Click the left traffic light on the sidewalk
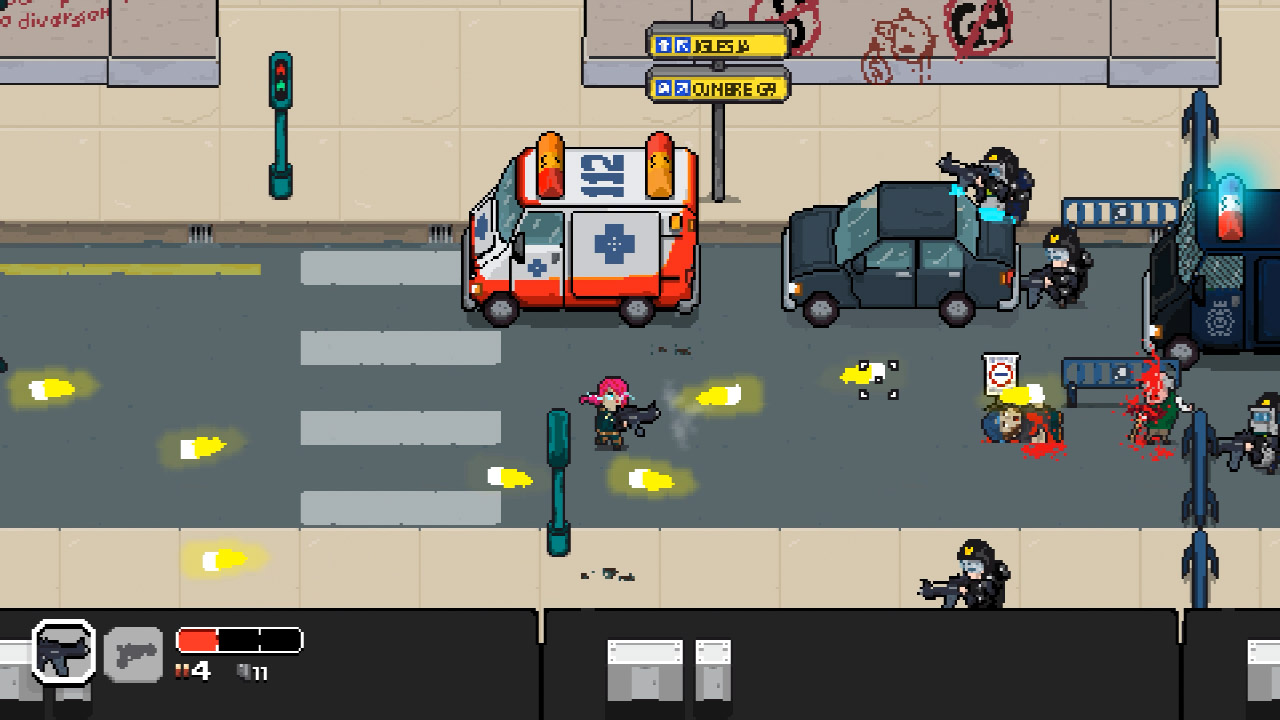Viewport: 1280px width, 720px height. tap(283, 78)
